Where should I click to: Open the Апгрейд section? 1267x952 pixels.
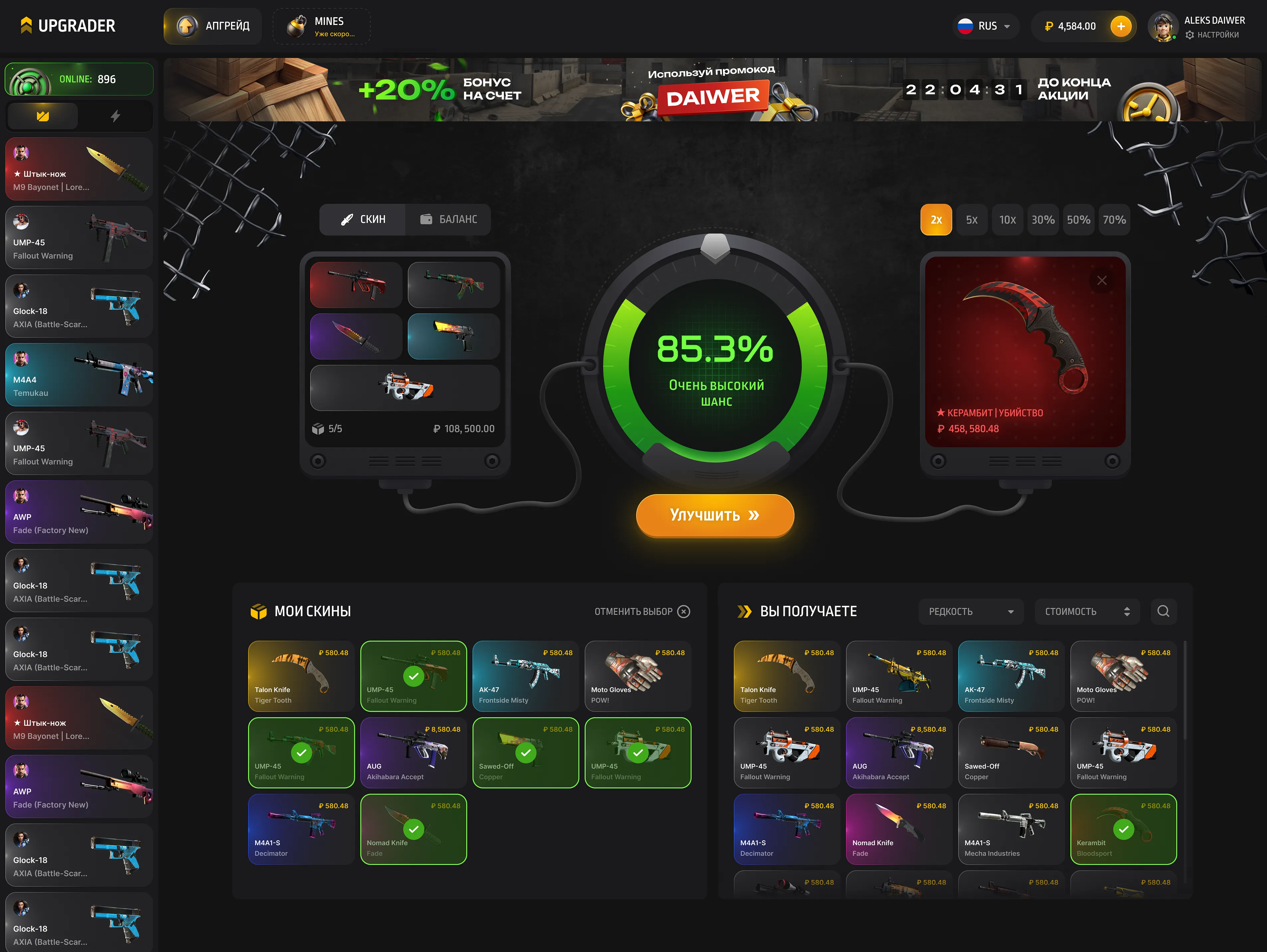[x=213, y=26]
